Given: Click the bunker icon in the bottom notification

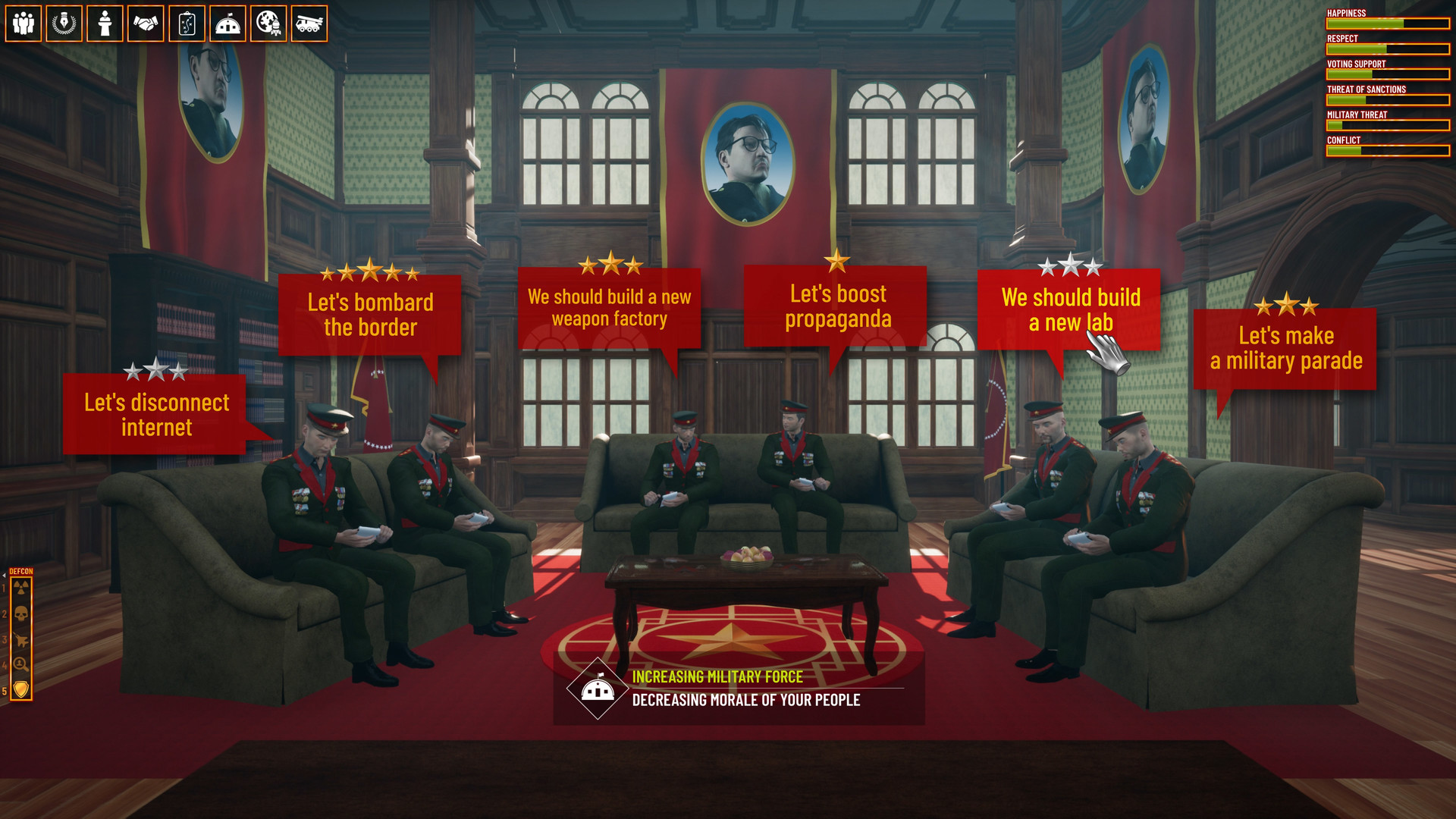Looking at the screenshot, I should tap(598, 689).
